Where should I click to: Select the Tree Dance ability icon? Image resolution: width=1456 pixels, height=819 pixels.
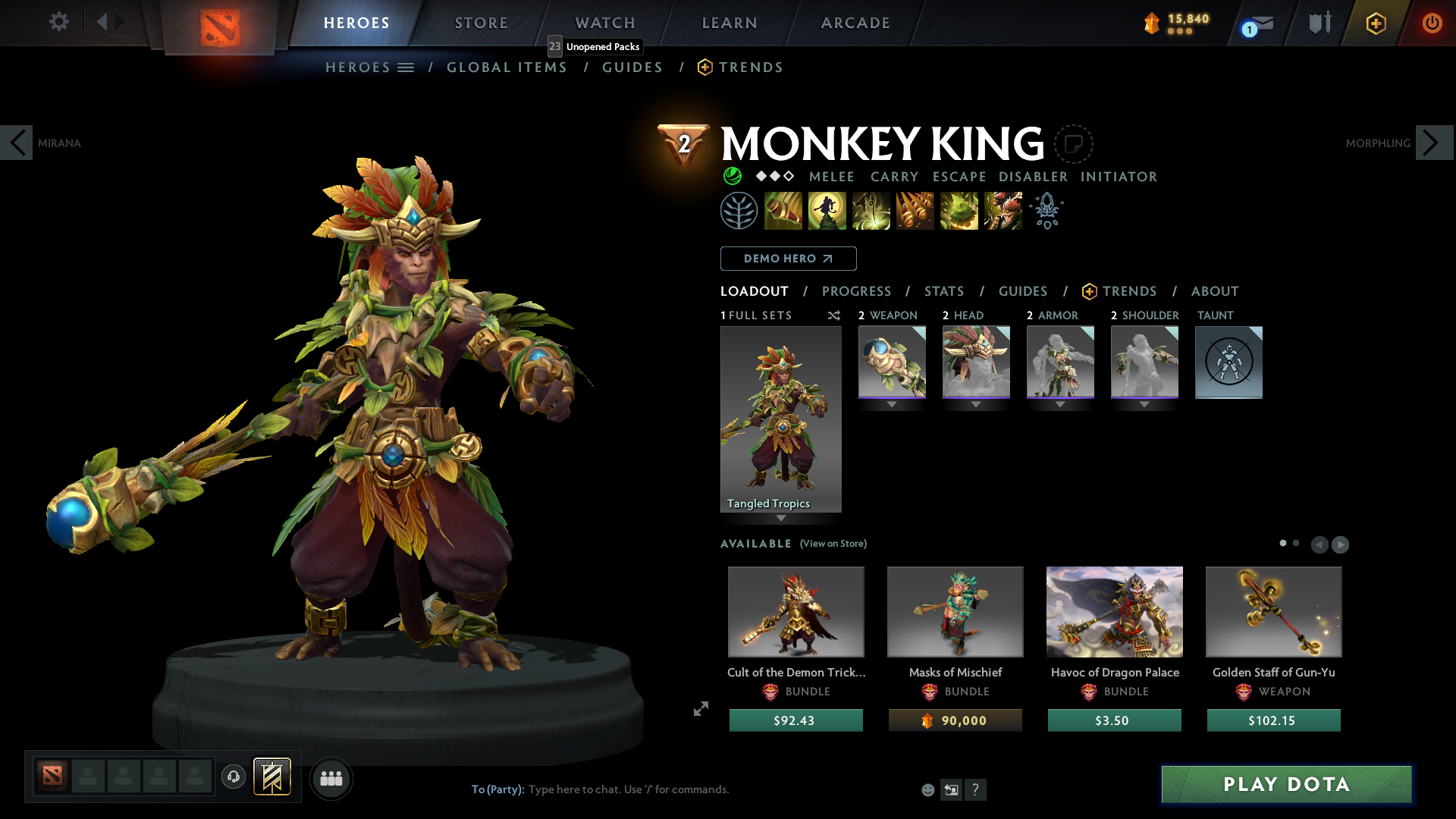click(x=827, y=210)
